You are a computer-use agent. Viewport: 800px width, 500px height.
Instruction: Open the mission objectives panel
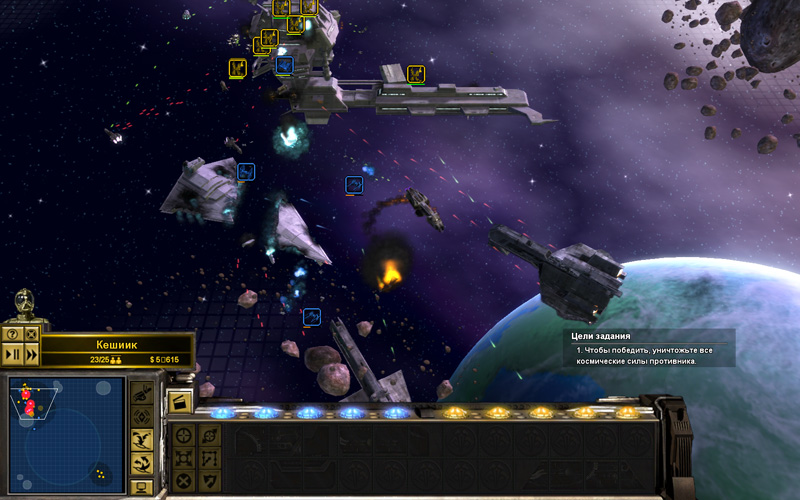point(648,348)
